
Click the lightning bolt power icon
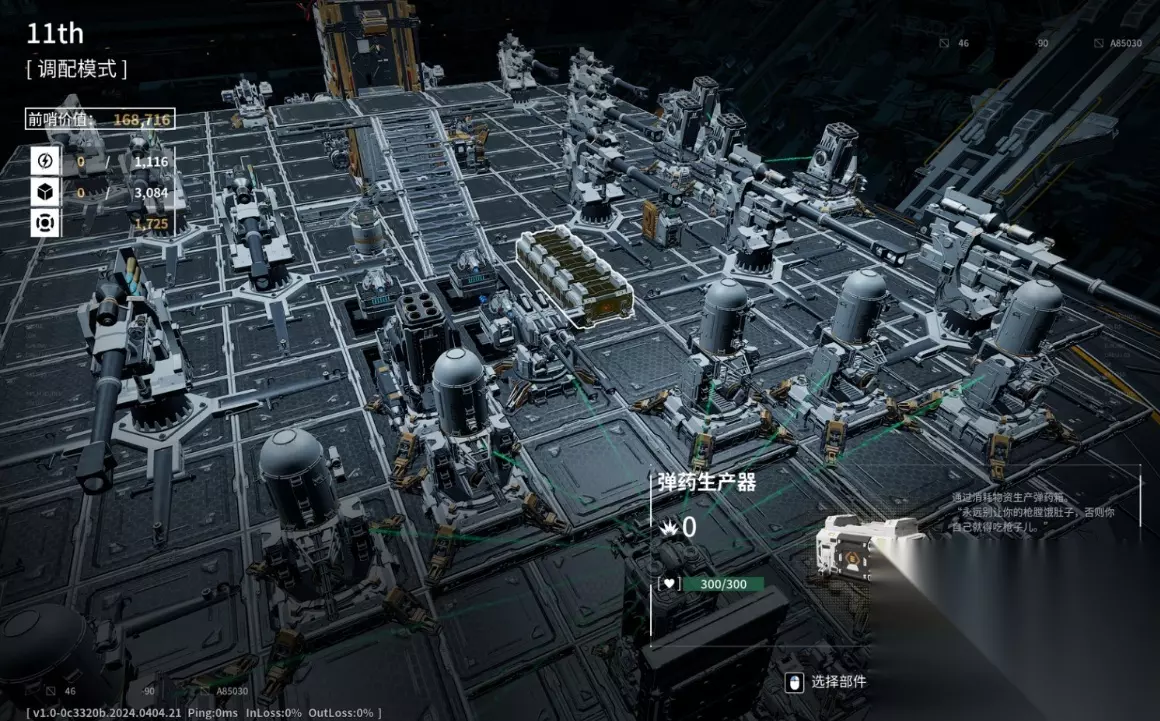click(x=45, y=161)
